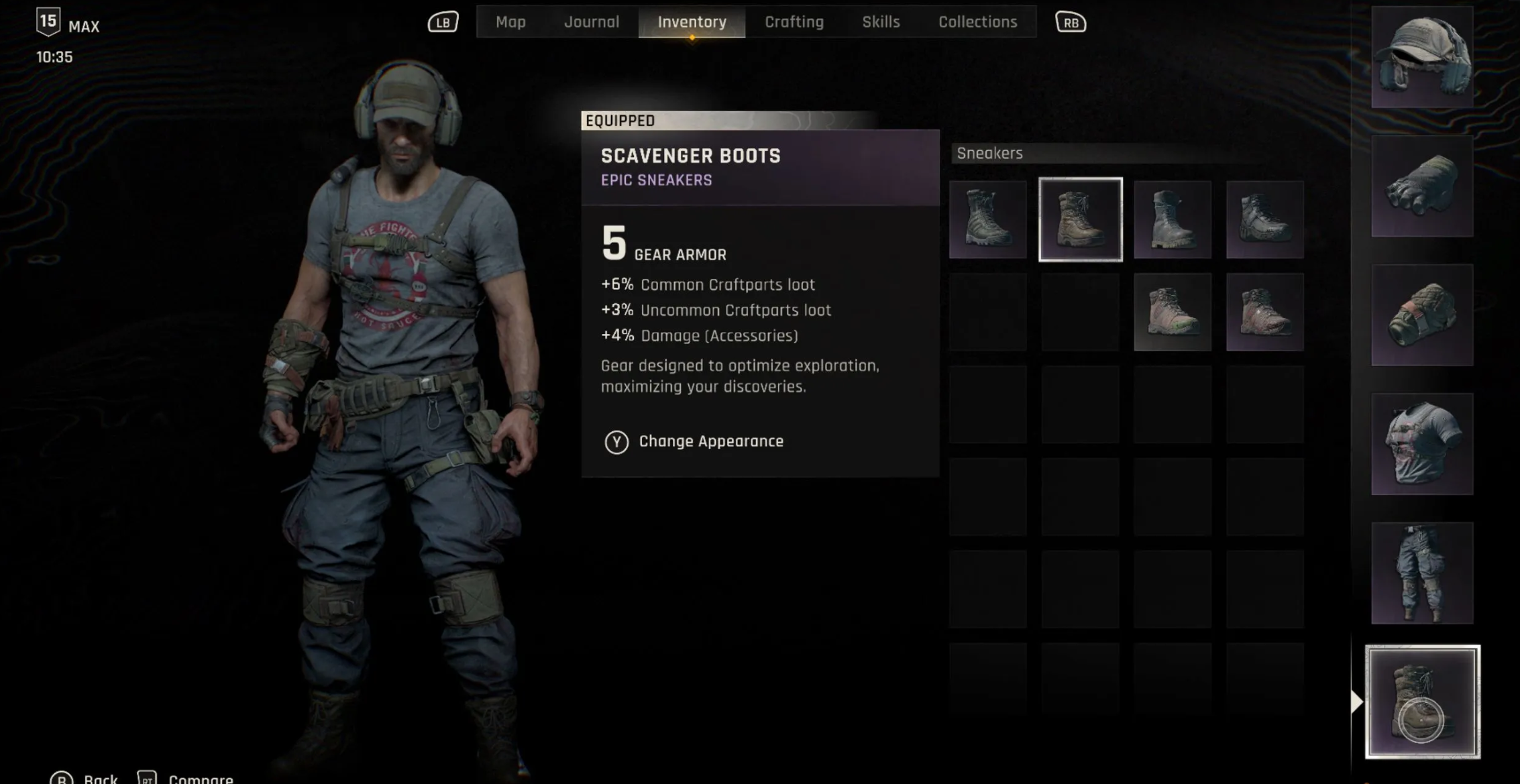The height and width of the screenshot is (784, 1520).
Task: Switch to the Map tab
Action: [510, 22]
